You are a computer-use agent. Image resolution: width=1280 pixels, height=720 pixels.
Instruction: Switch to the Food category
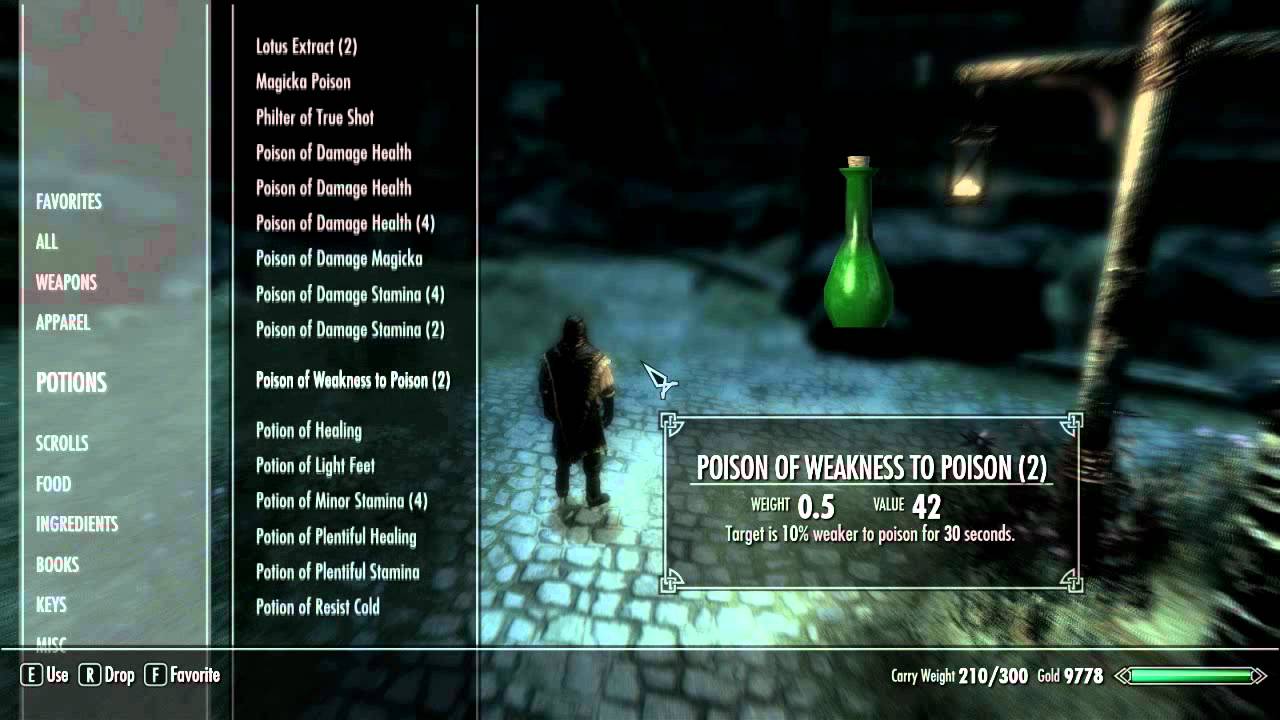pyautogui.click(x=53, y=484)
